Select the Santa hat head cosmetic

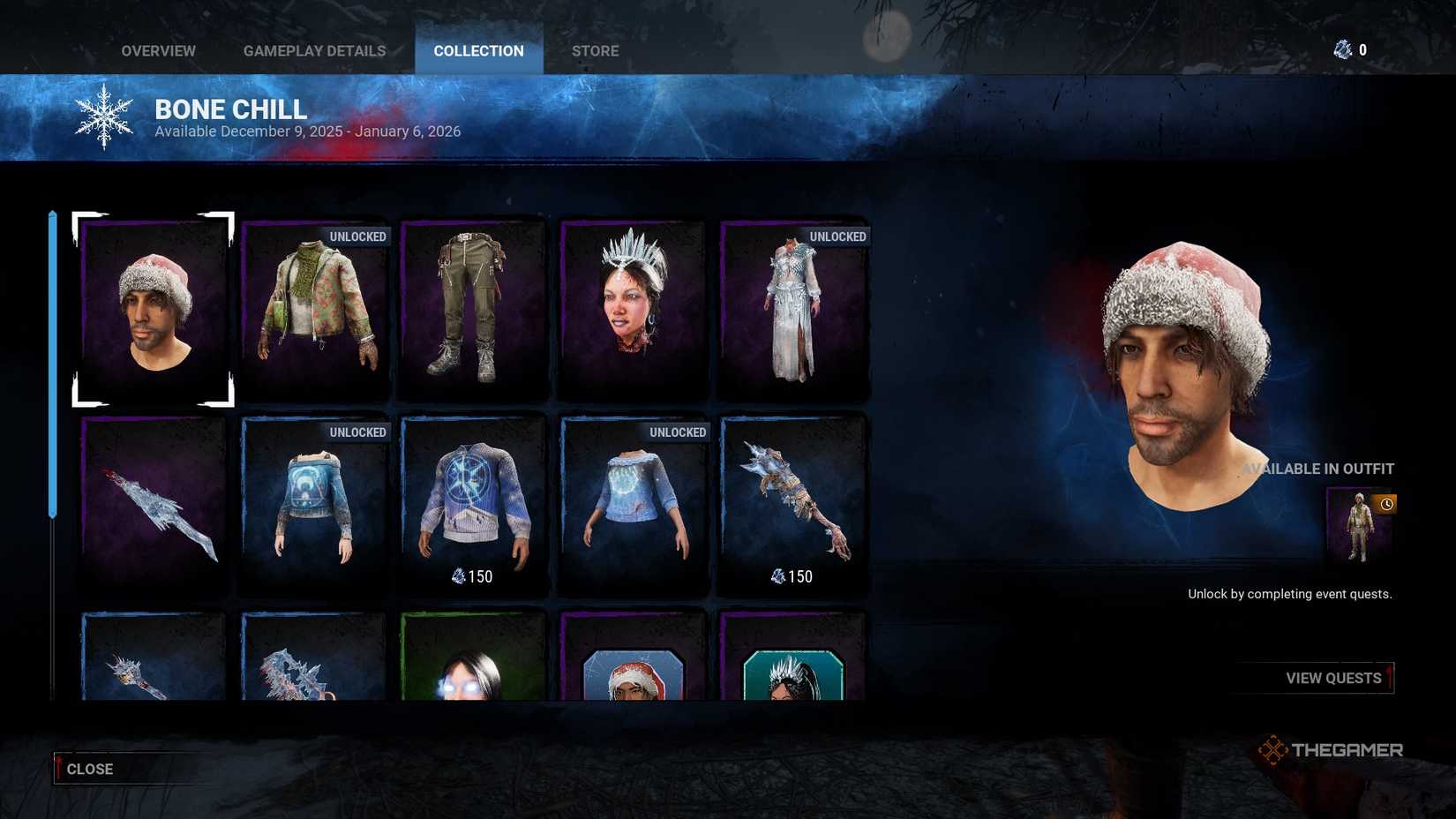(154, 309)
